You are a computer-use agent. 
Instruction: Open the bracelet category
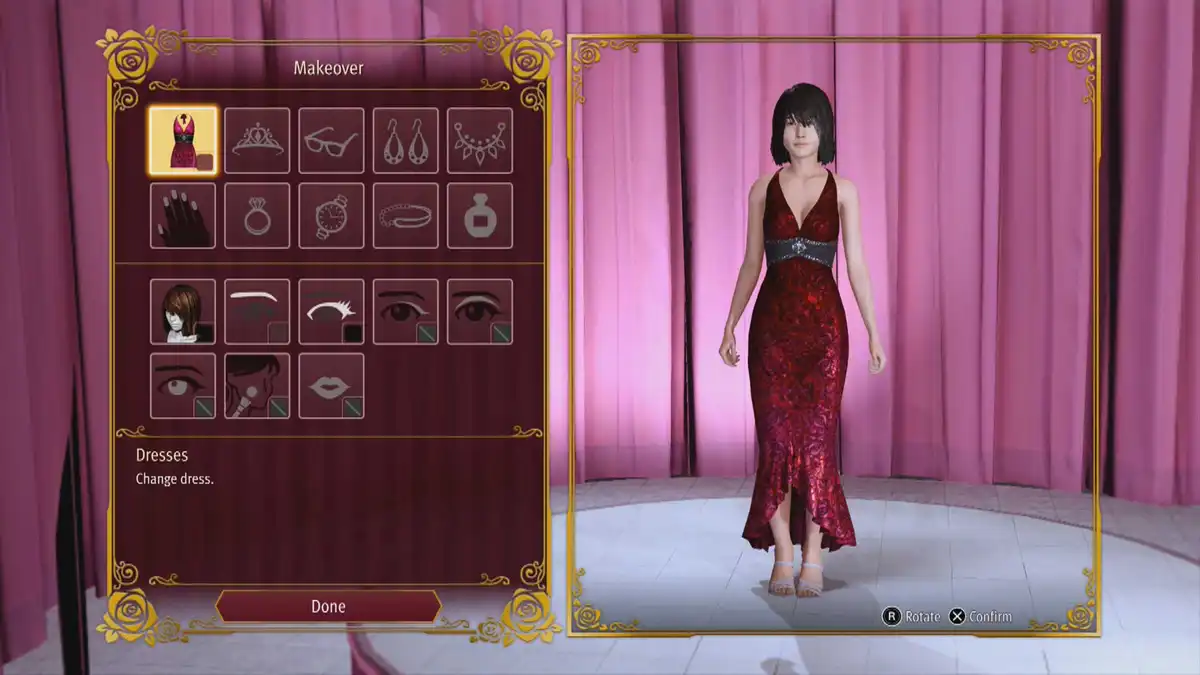click(405, 215)
